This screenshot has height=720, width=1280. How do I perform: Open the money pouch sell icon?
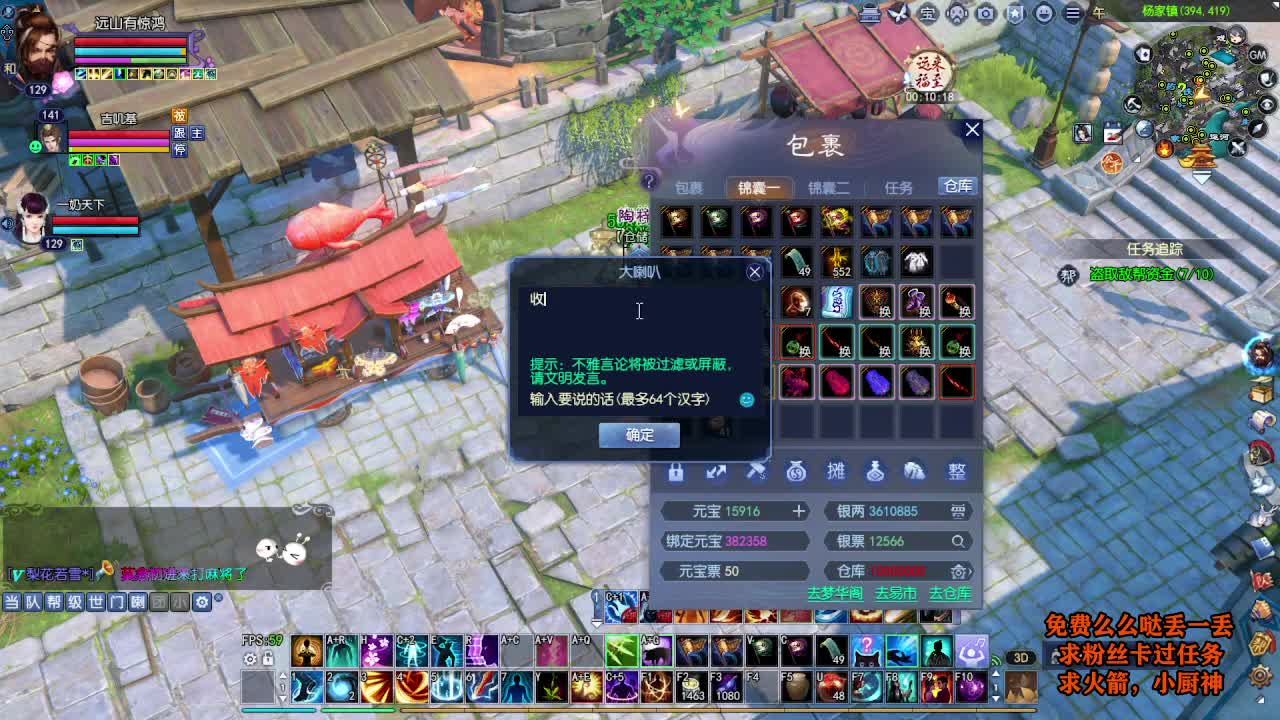pyautogui.click(x=796, y=471)
